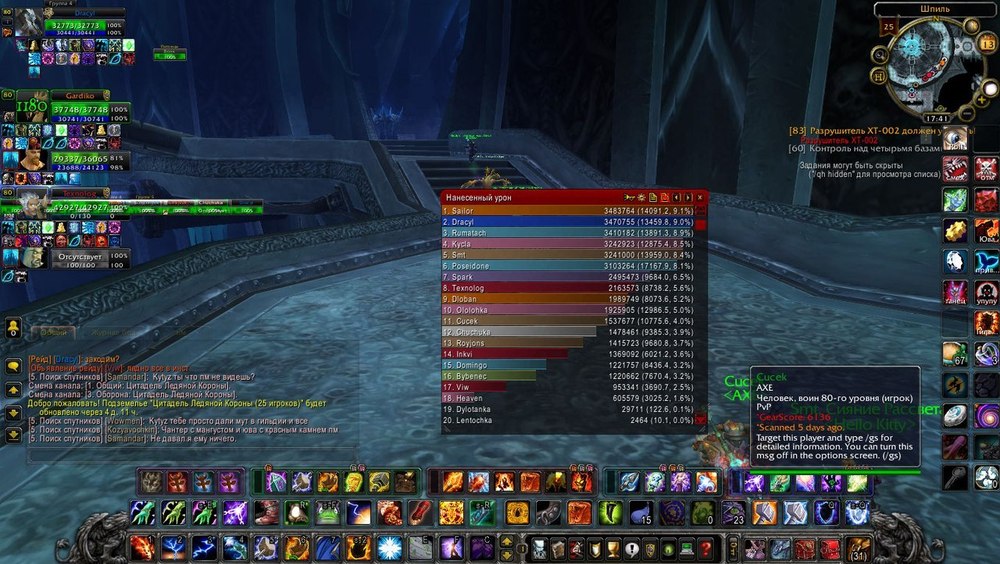Click the yellow chat bubble button
Screen dimensions: 1000x564
coord(13,366)
